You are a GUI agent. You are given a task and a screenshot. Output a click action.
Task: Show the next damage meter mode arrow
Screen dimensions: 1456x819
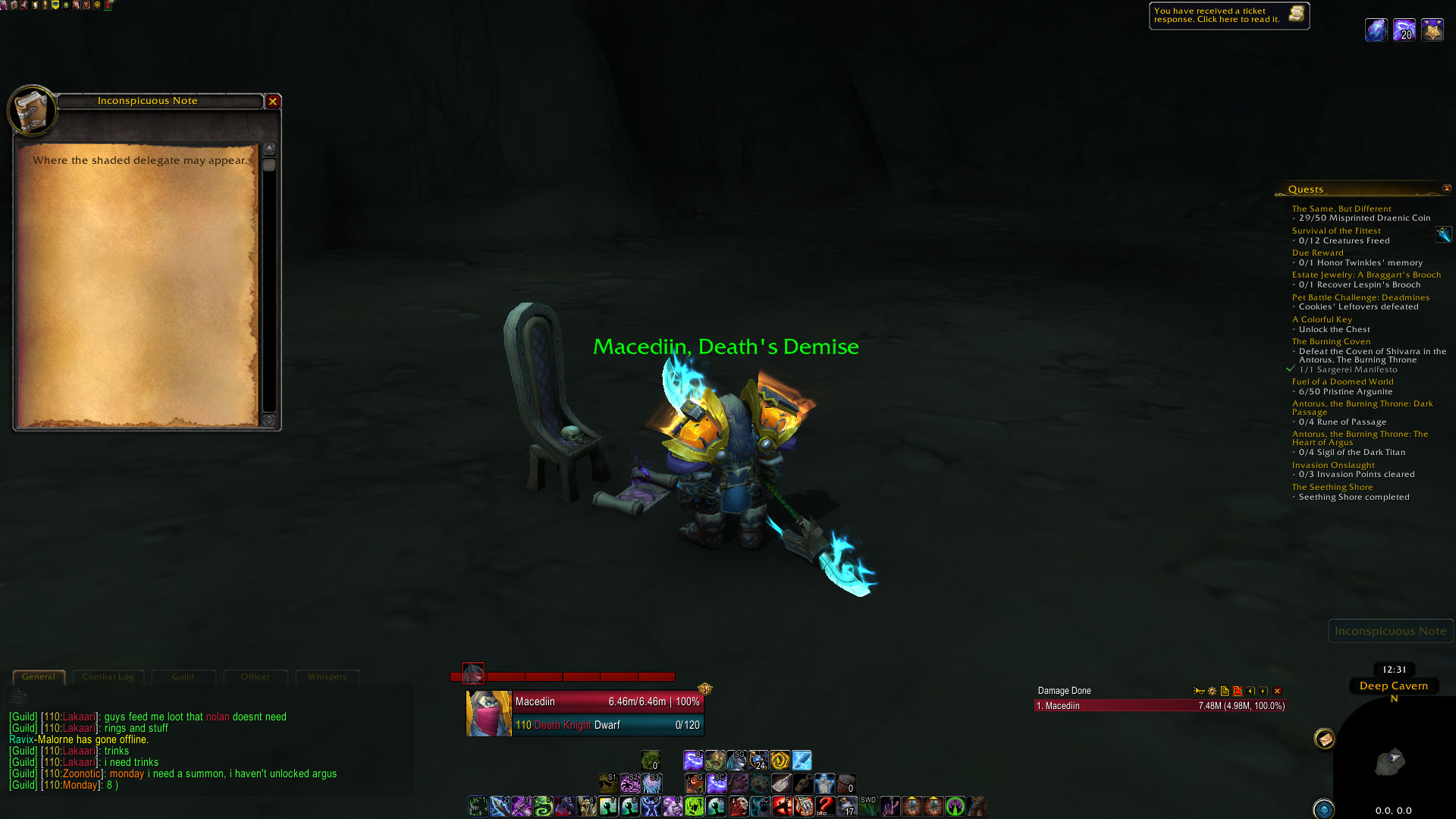[x=1263, y=691]
